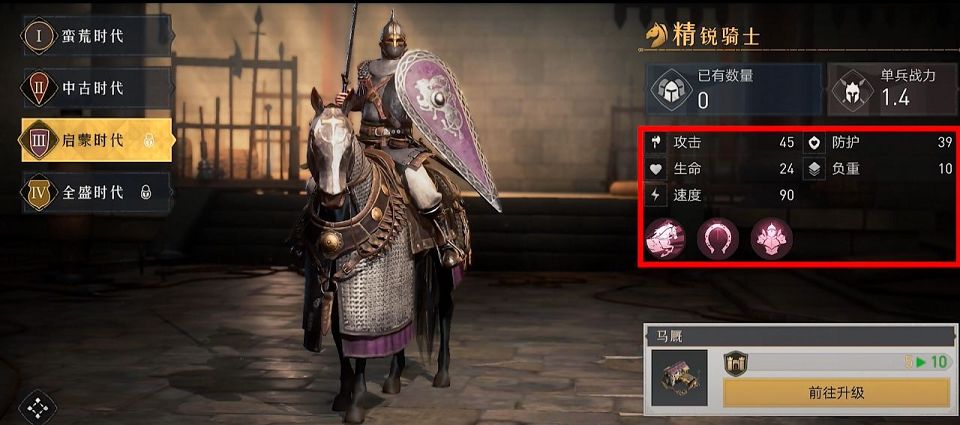The height and width of the screenshot is (425, 960).
Task: Show the horse charge skill icon
Action: tap(663, 236)
